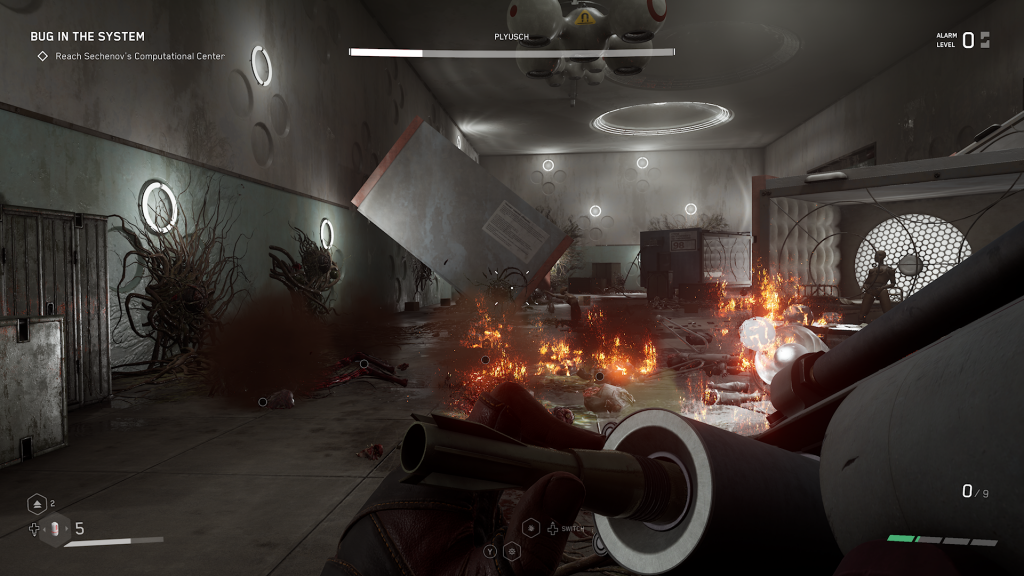Select the health capsule consumable slot
This screenshot has width=1024, height=576.
[x=55, y=530]
